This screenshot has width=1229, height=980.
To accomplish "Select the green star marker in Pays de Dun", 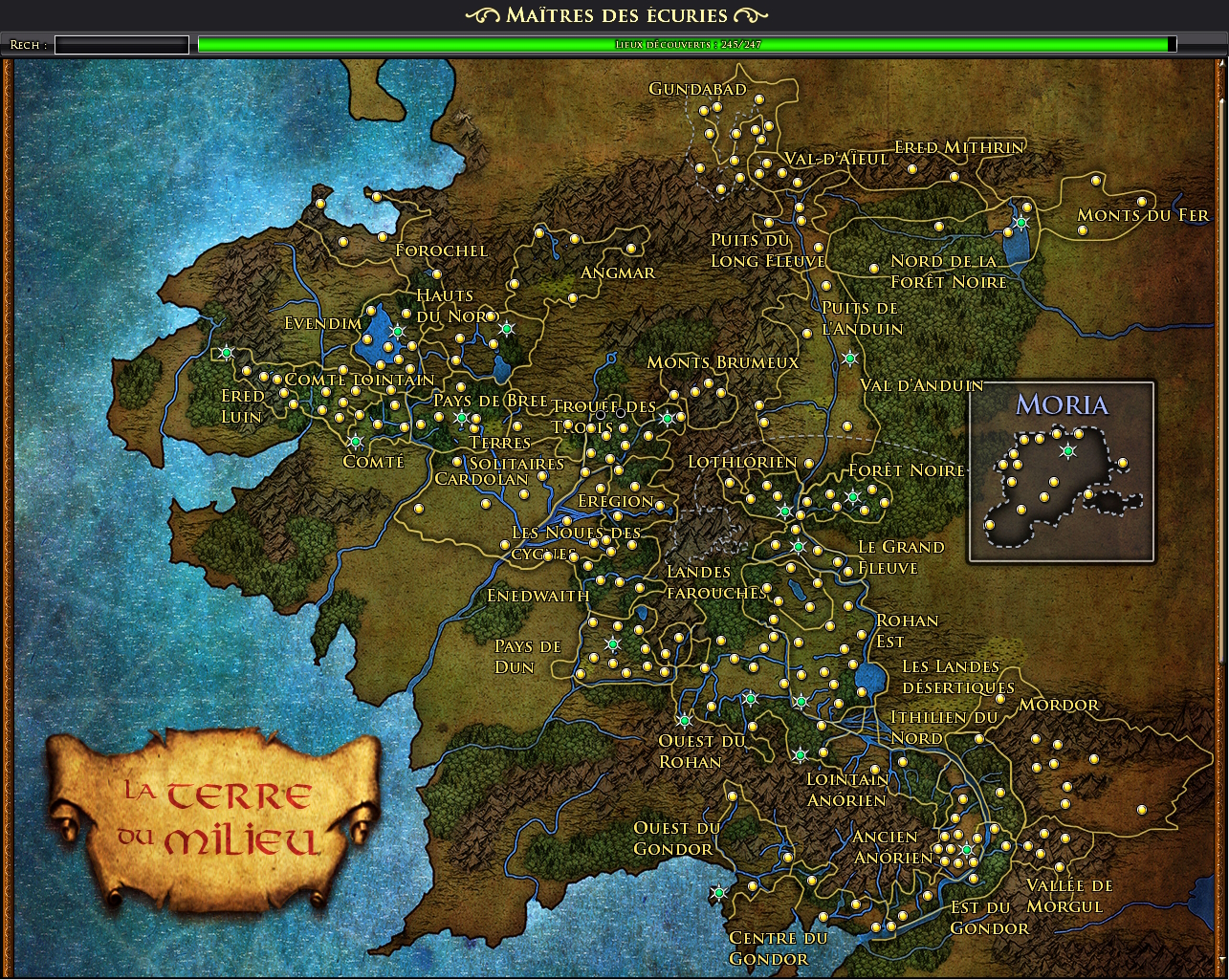I will (x=613, y=644).
